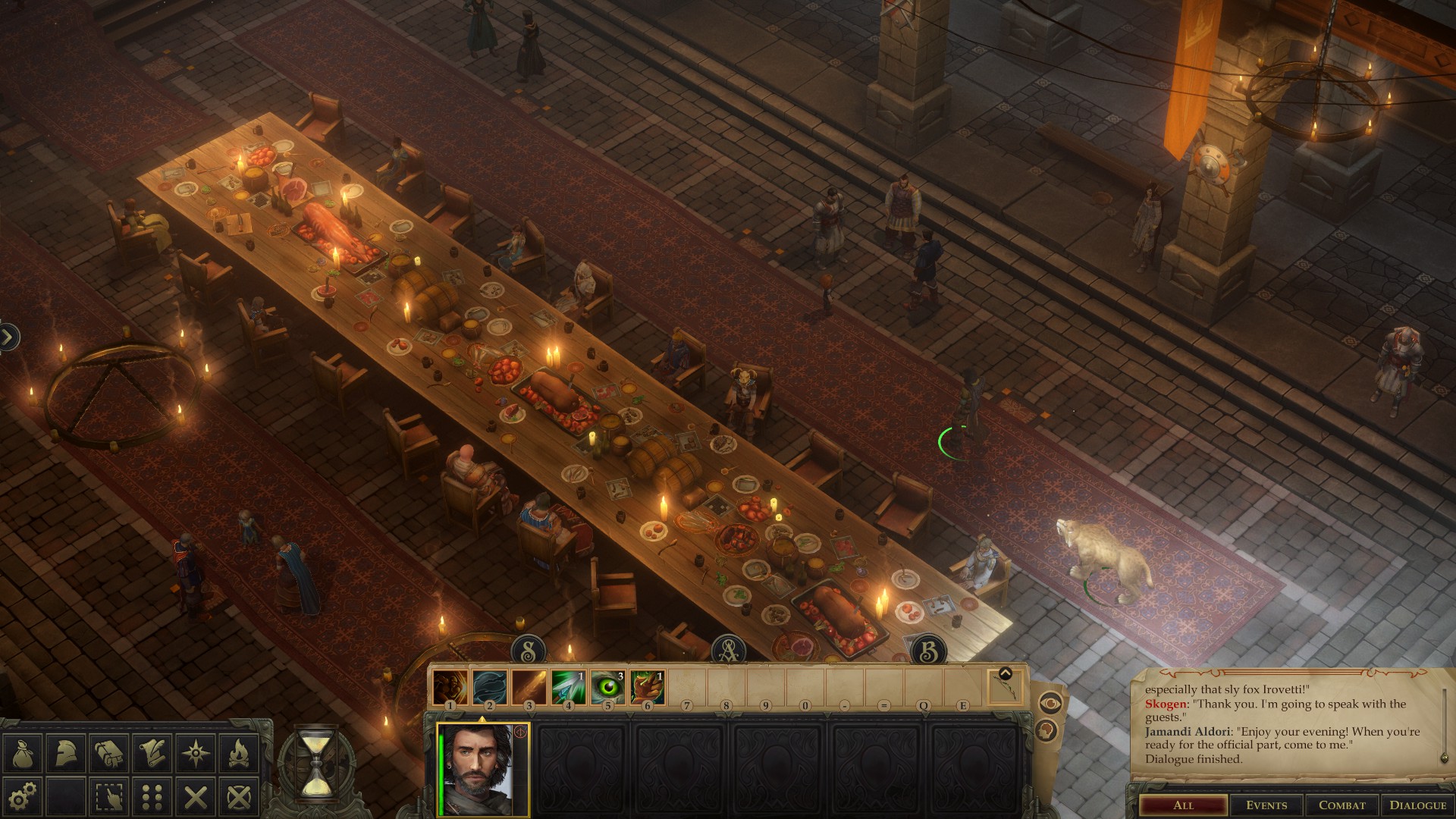The width and height of the screenshot is (1456, 819).
Task: Use the green arrow ability in slot 4
Action: tap(568, 687)
